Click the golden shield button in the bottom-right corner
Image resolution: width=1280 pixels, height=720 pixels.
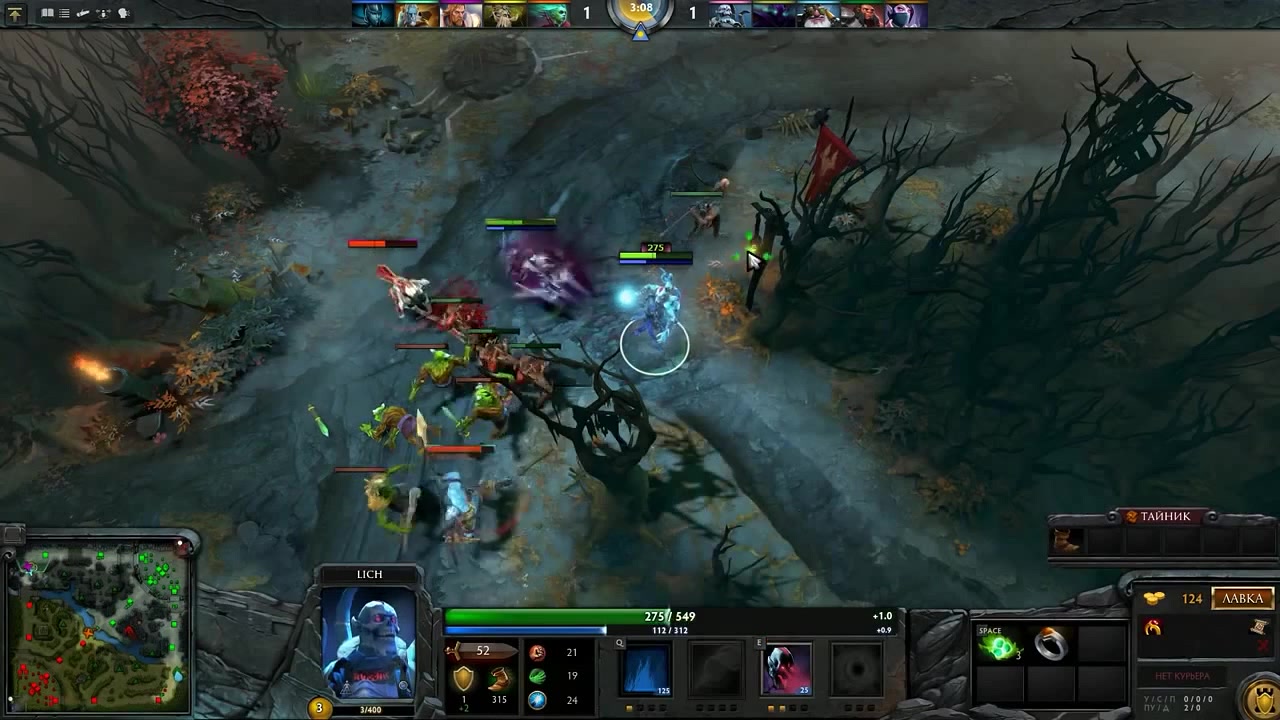coord(1261,695)
